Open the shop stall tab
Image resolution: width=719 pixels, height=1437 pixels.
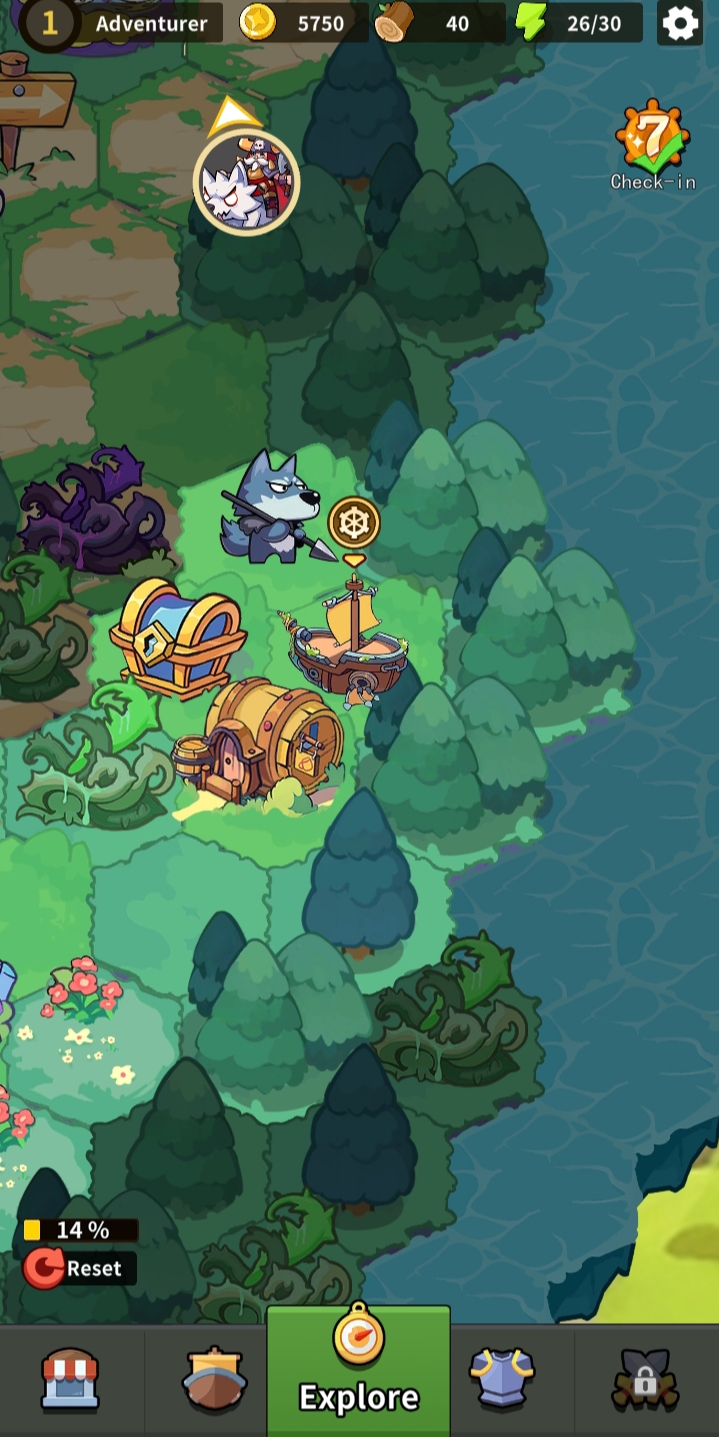(70, 1379)
